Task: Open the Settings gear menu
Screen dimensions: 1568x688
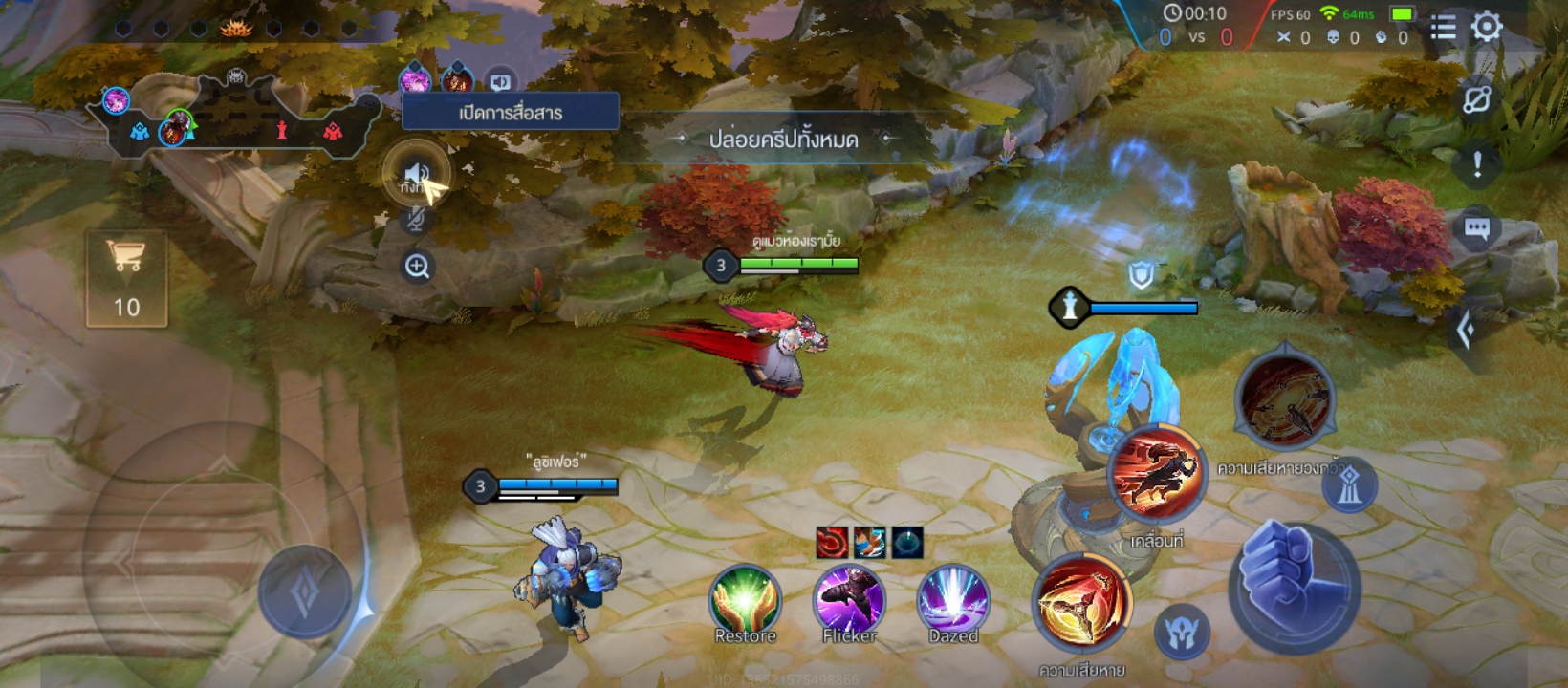Action: click(x=1487, y=27)
